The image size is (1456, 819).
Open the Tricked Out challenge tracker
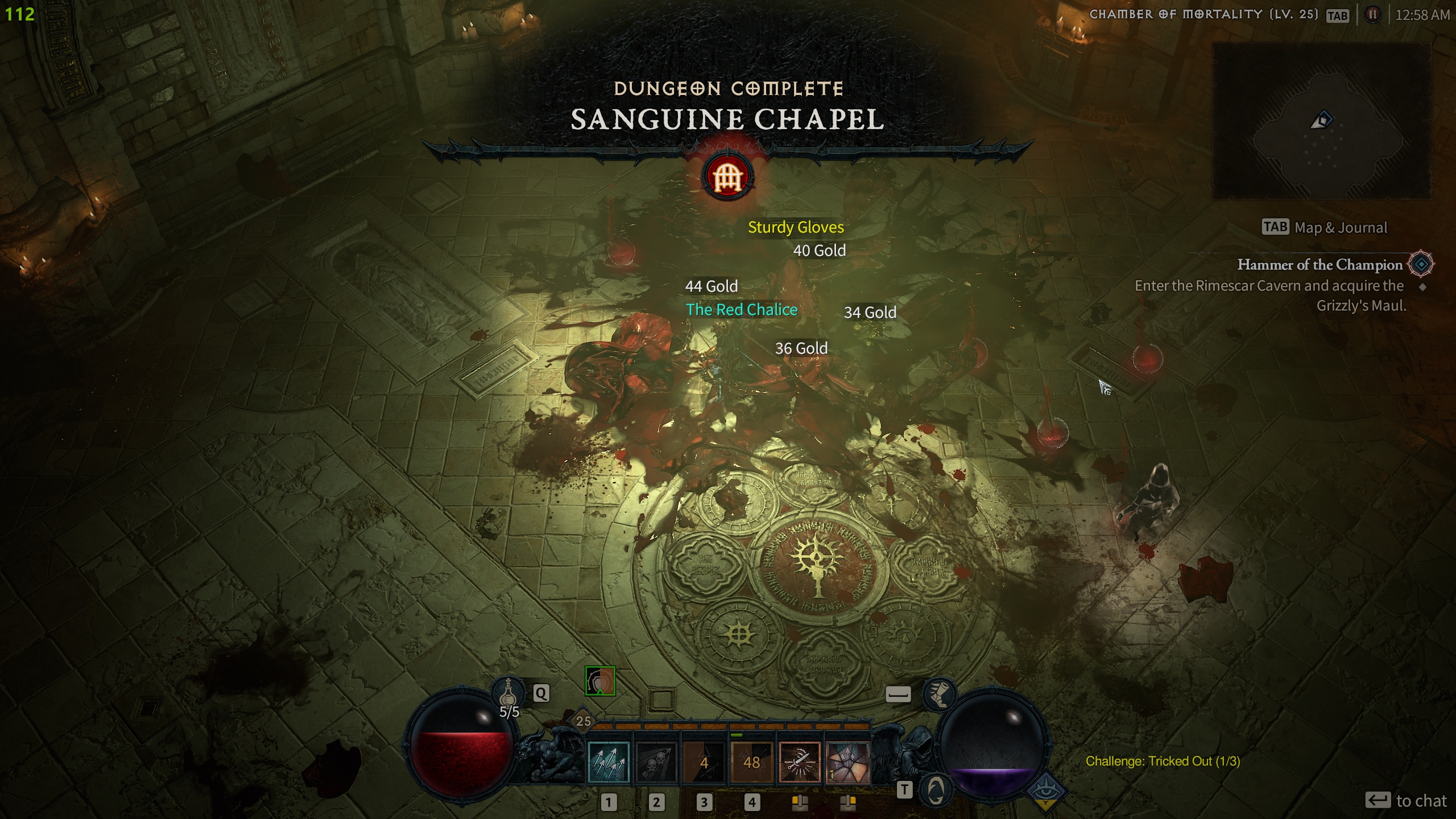pos(1163,761)
